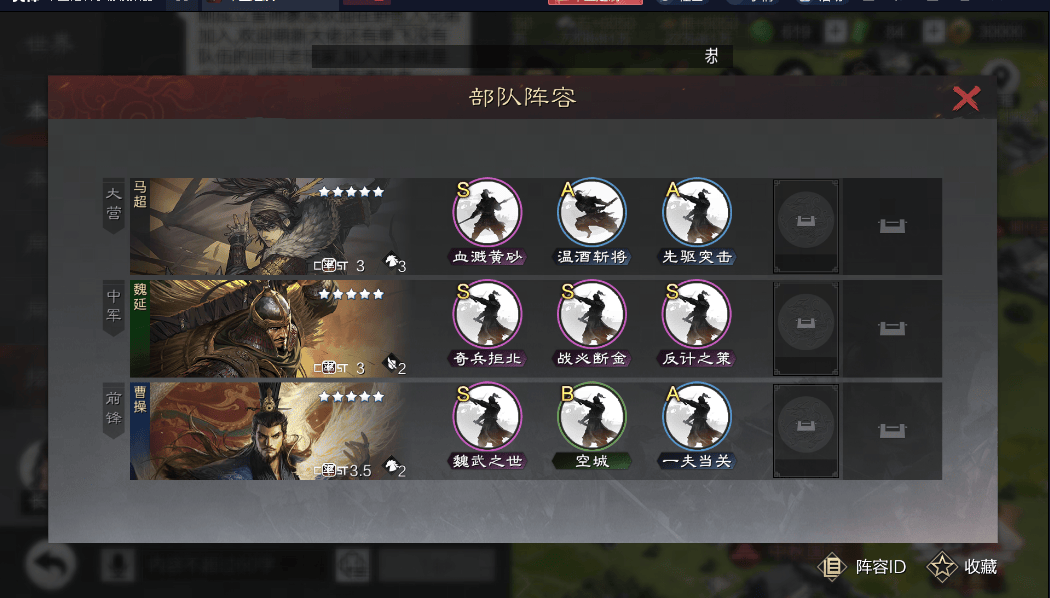This screenshot has width=1050, height=598.
Task: Open the 血溅黄沙 skill icon
Action: tap(488, 212)
